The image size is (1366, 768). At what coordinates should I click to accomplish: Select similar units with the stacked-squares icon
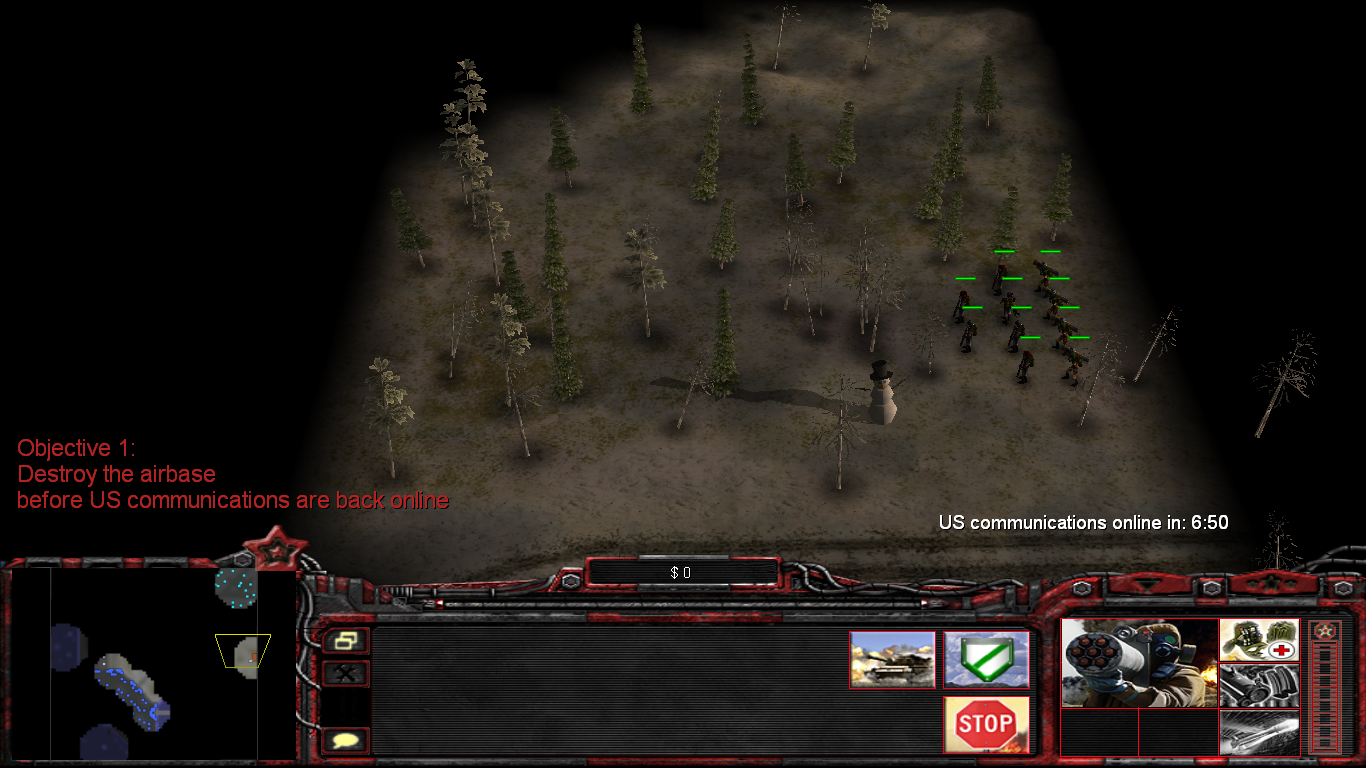347,640
